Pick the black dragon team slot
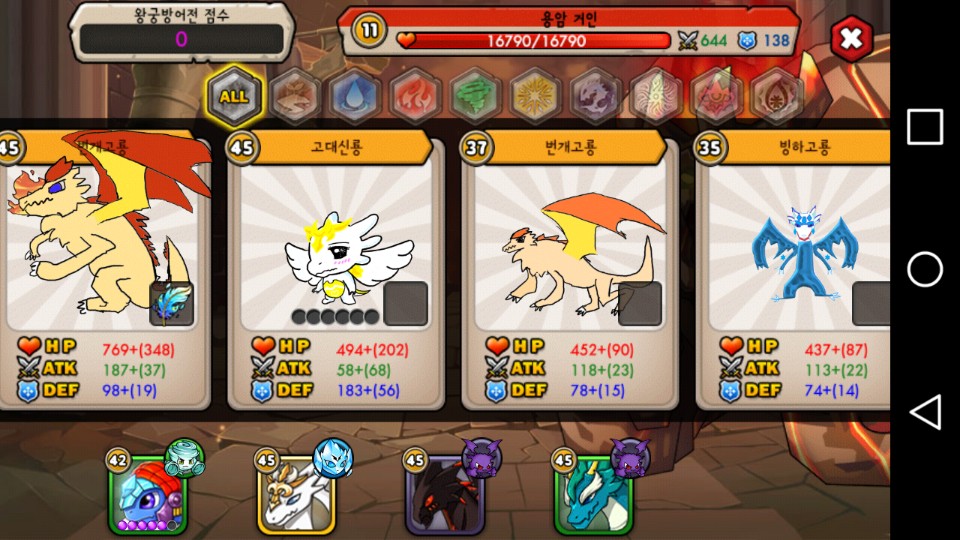Viewport: 960px width, 540px height. (x=445, y=492)
